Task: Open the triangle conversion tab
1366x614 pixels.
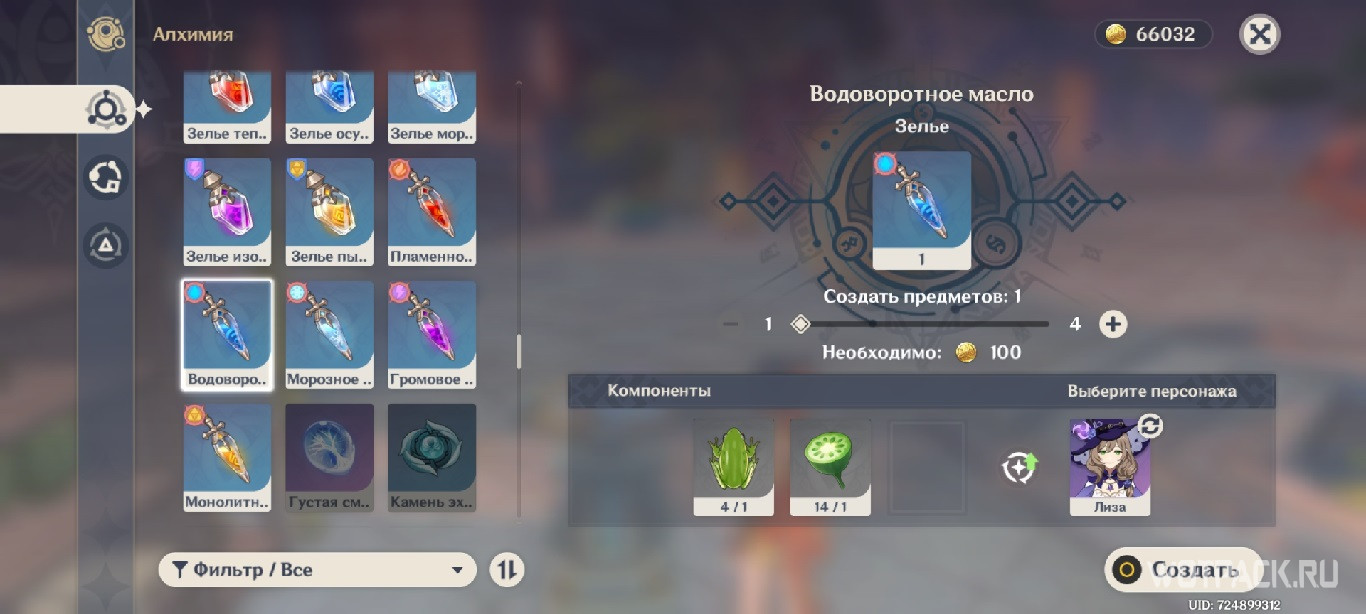Action: pyautogui.click(x=106, y=246)
